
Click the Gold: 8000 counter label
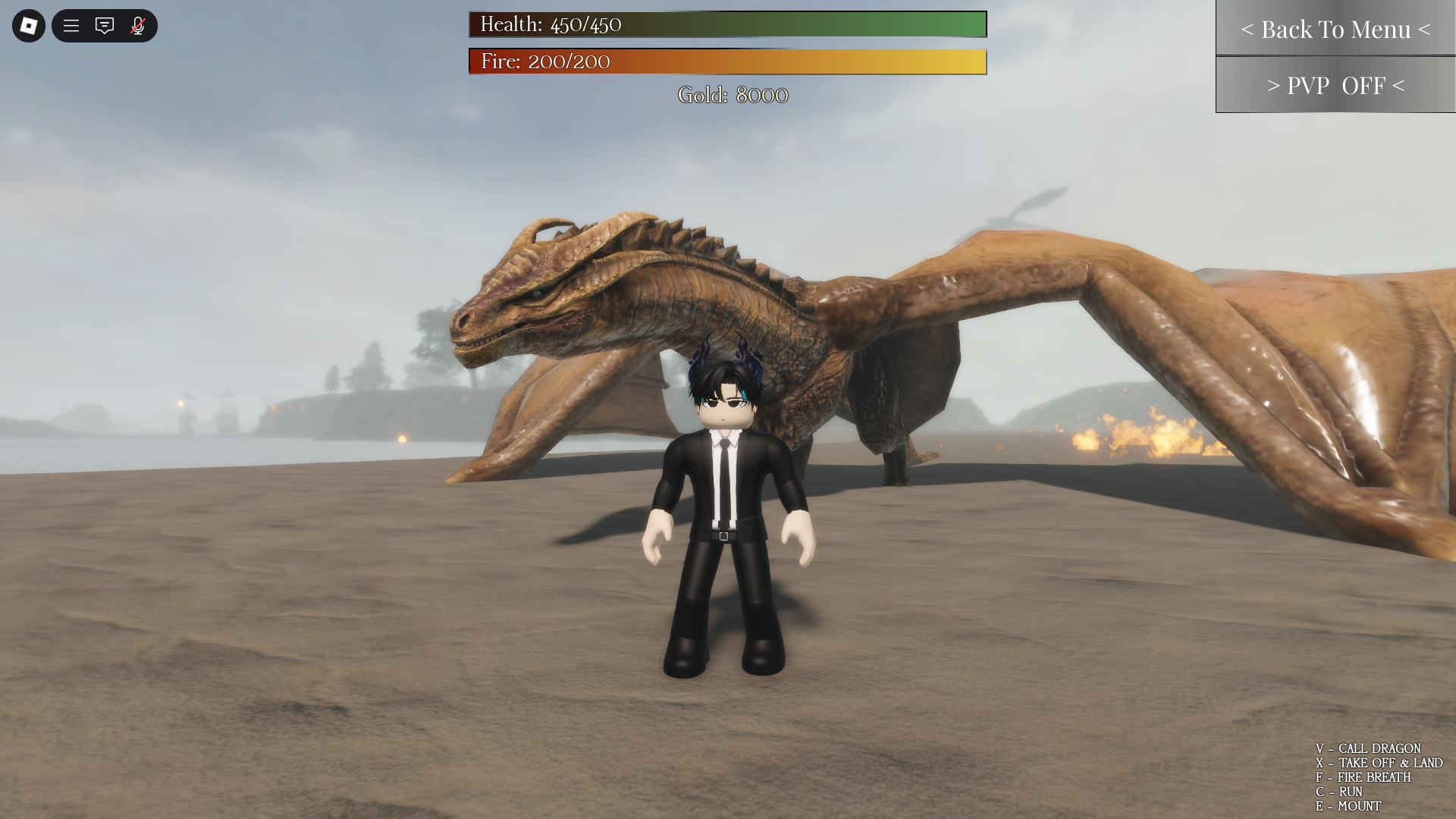[733, 96]
